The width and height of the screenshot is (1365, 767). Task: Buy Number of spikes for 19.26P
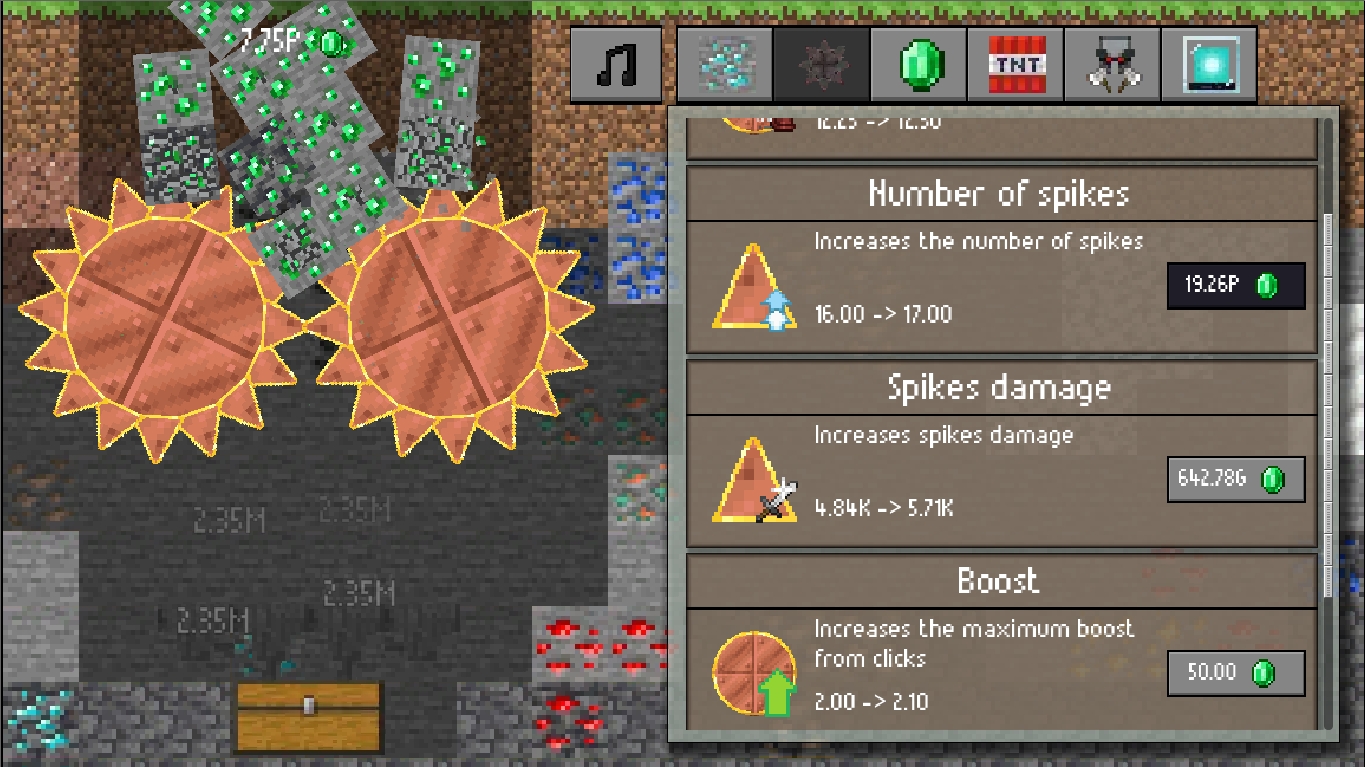click(x=1236, y=285)
